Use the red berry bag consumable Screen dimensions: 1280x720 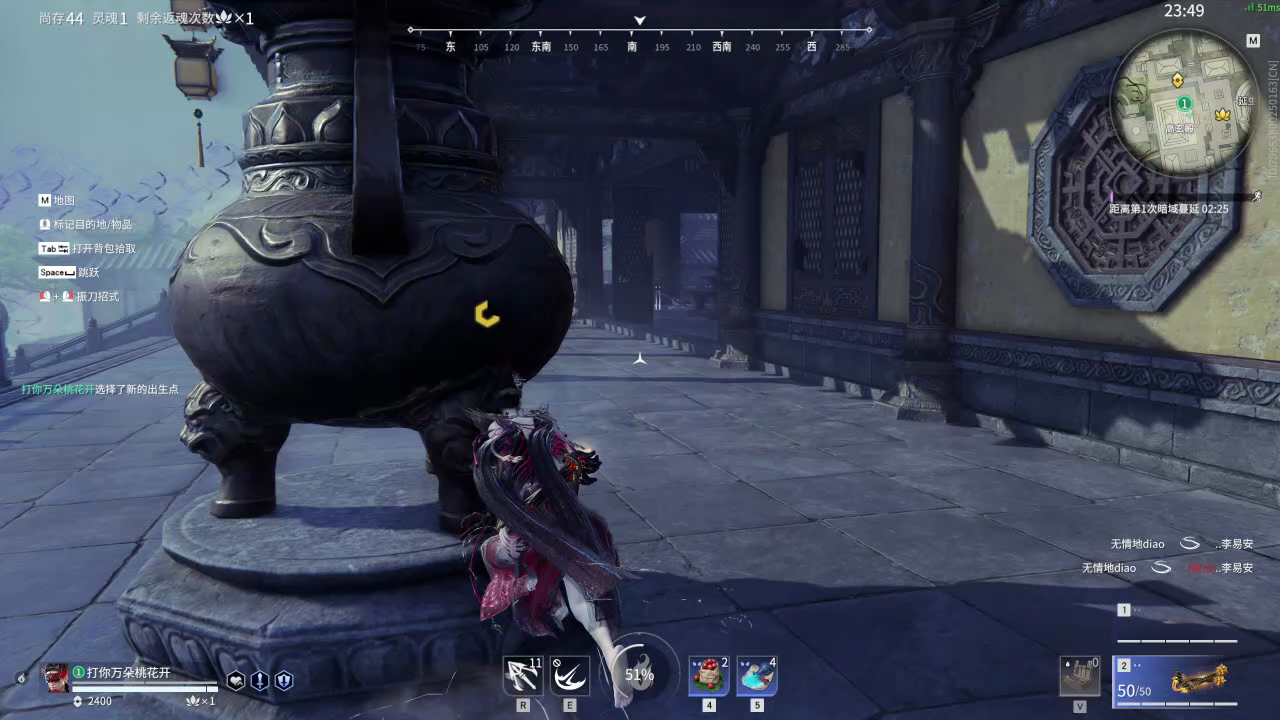708,677
